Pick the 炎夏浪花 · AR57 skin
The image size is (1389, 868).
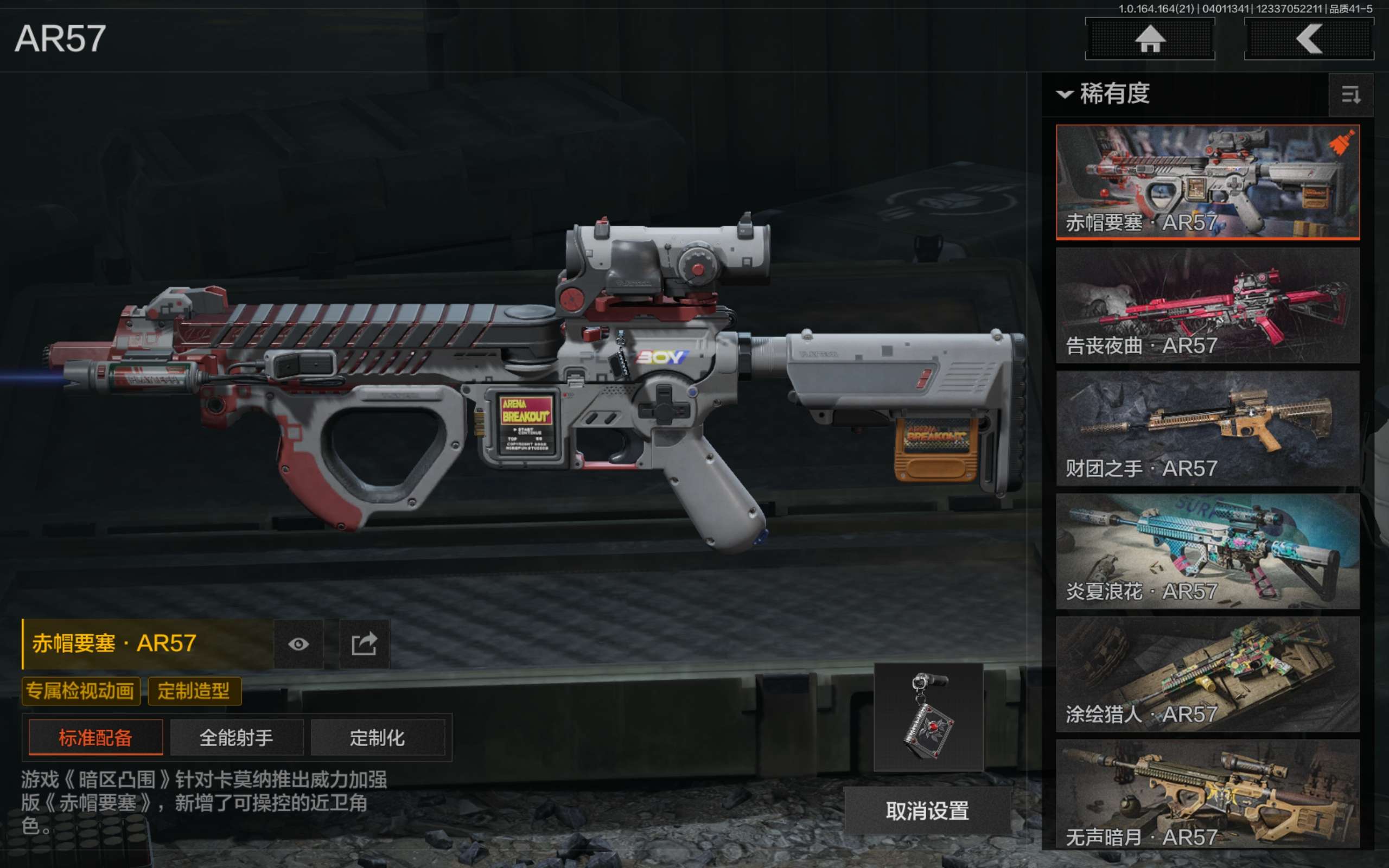pos(1207,551)
